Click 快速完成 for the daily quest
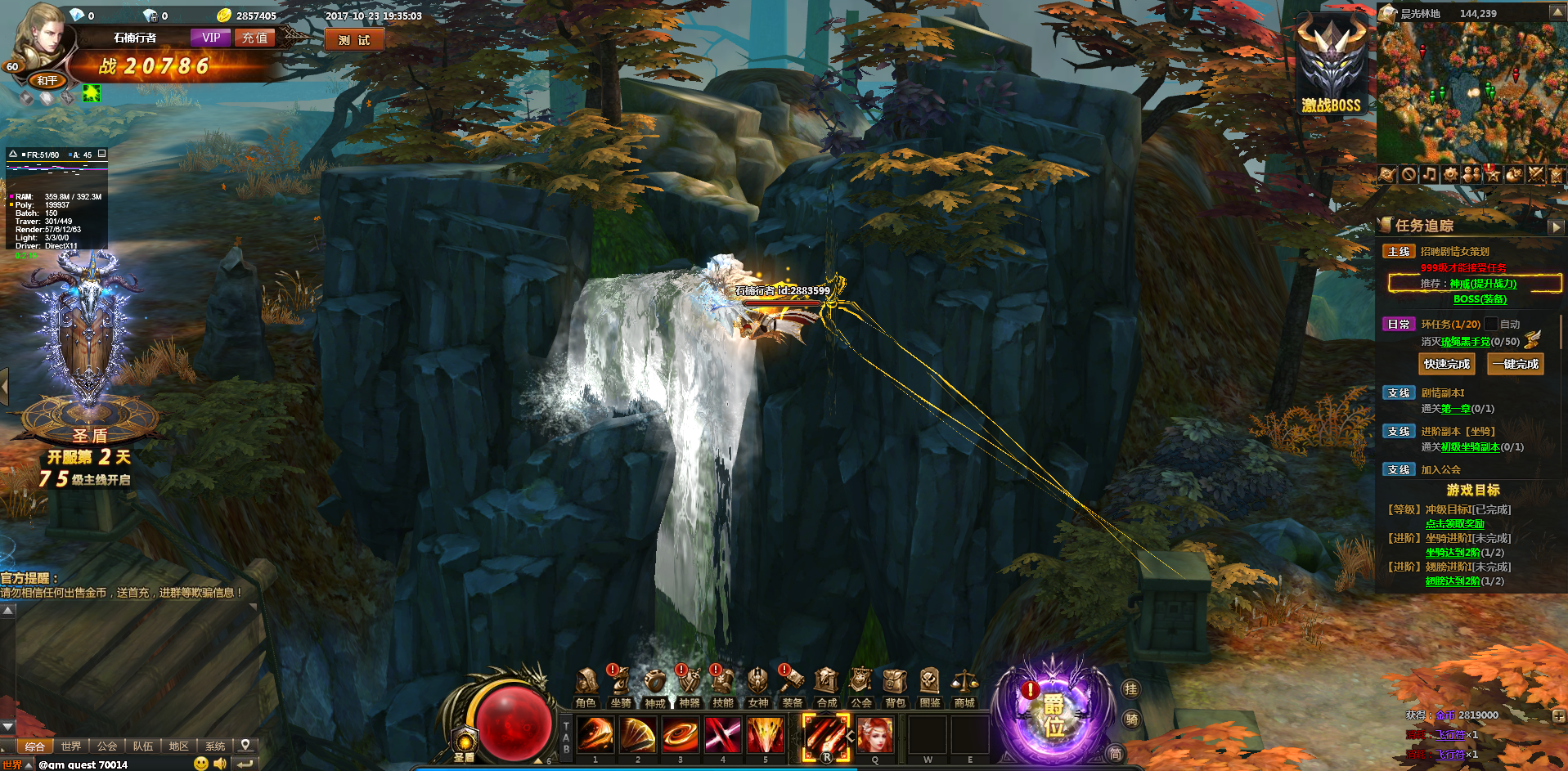Screen dimensions: 1568x771 click(x=1446, y=364)
